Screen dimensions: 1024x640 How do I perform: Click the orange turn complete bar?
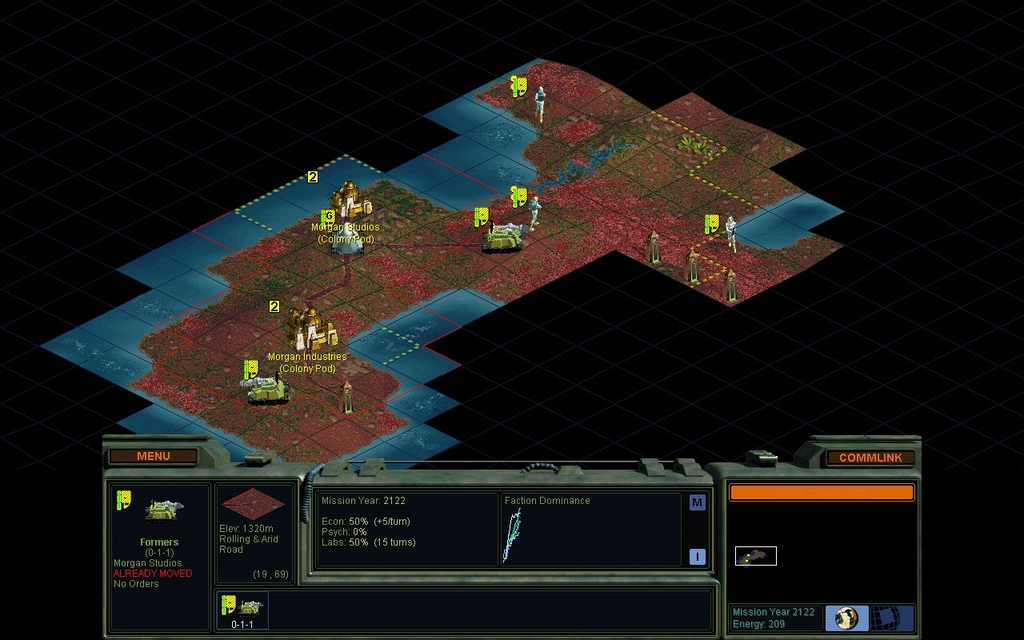(x=821, y=493)
